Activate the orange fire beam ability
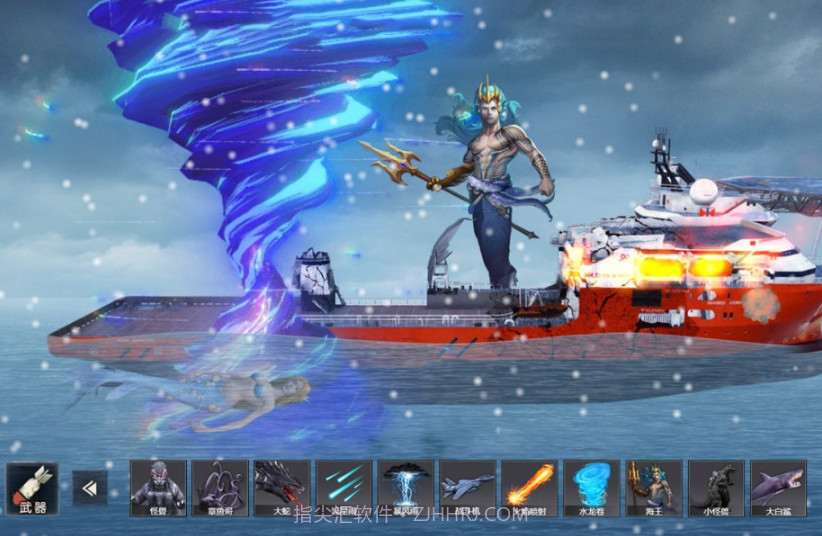 coord(530,488)
